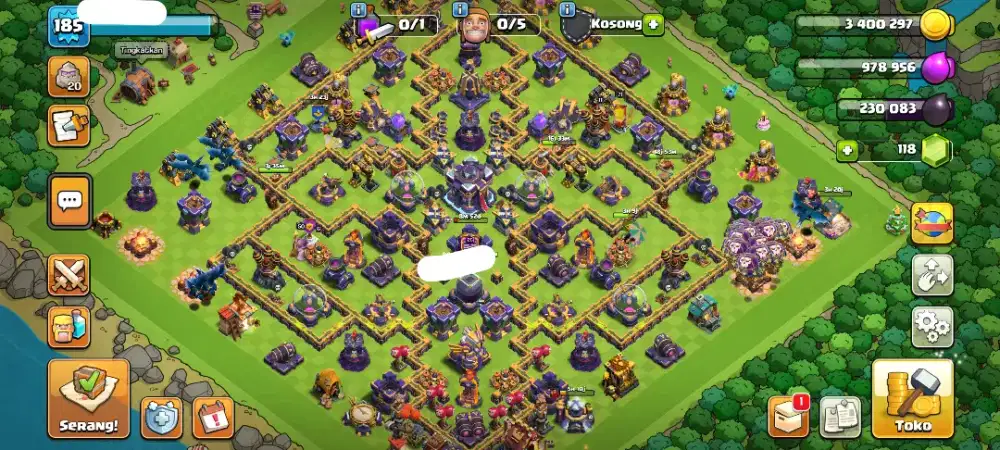Open the player profile via level 185 badge
The height and width of the screenshot is (450, 1000).
pos(68,26)
